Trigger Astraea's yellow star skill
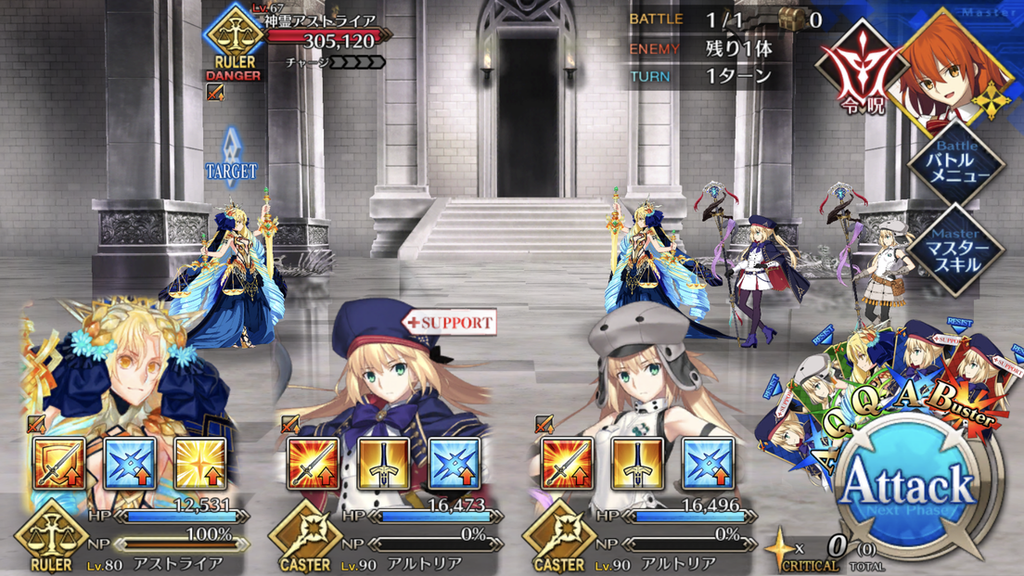 click(x=200, y=464)
